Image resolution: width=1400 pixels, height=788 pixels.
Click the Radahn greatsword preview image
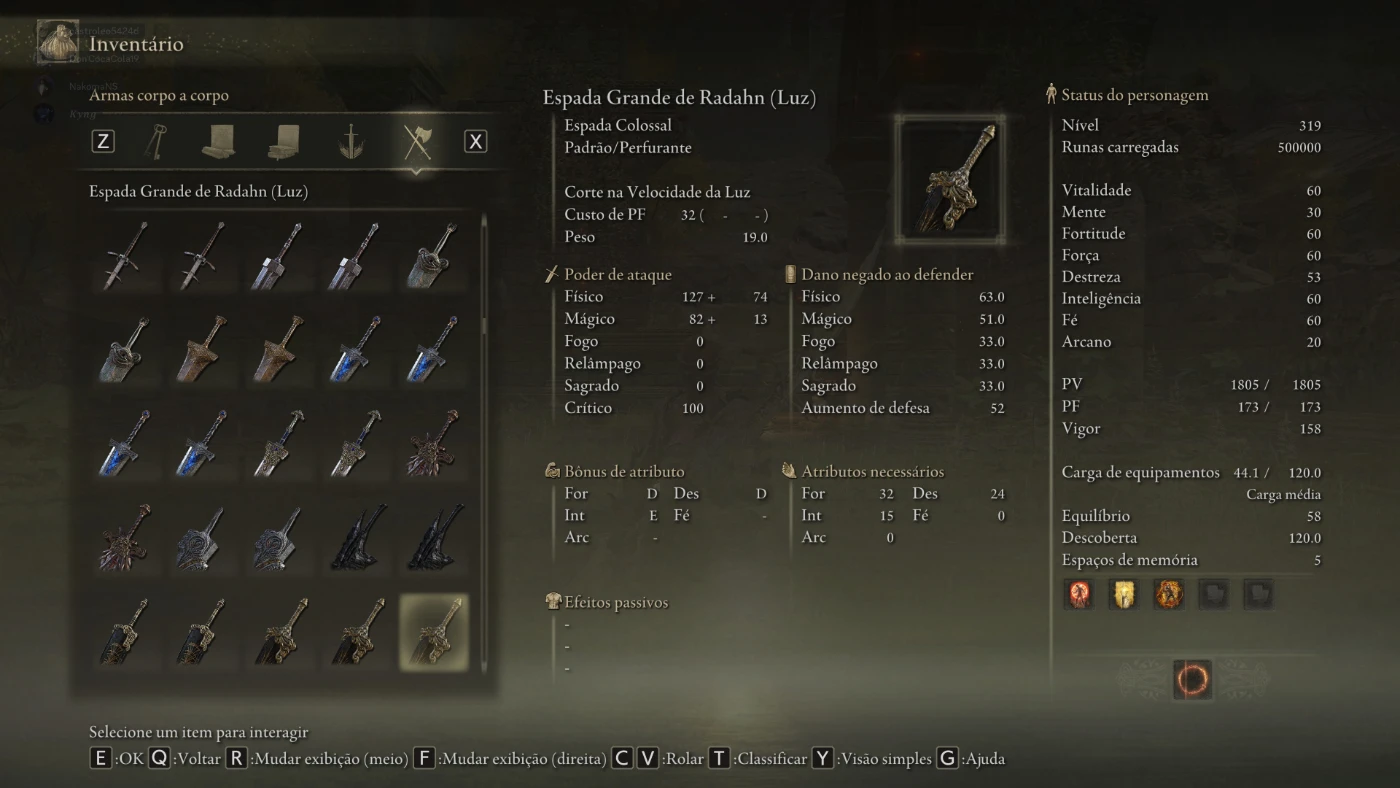(949, 180)
